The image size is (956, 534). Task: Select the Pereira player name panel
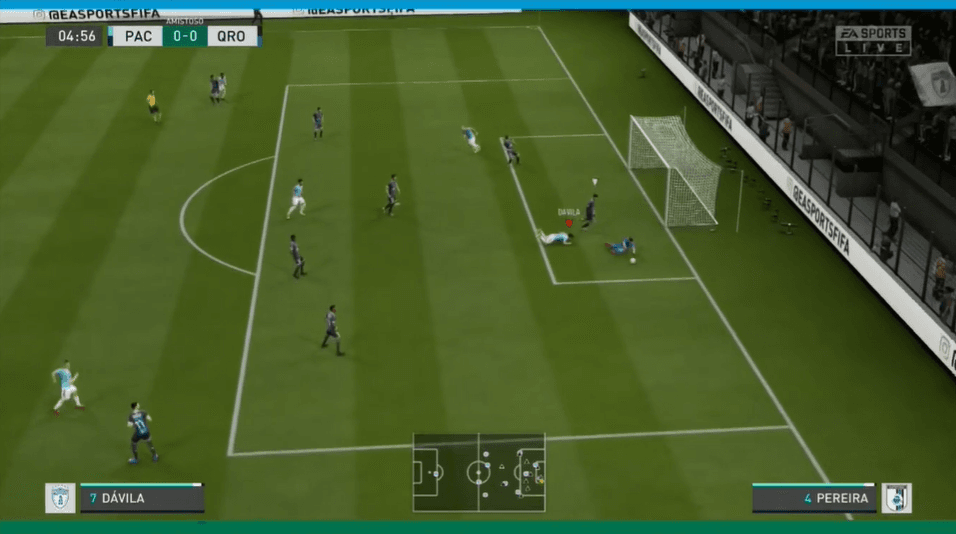[813, 498]
